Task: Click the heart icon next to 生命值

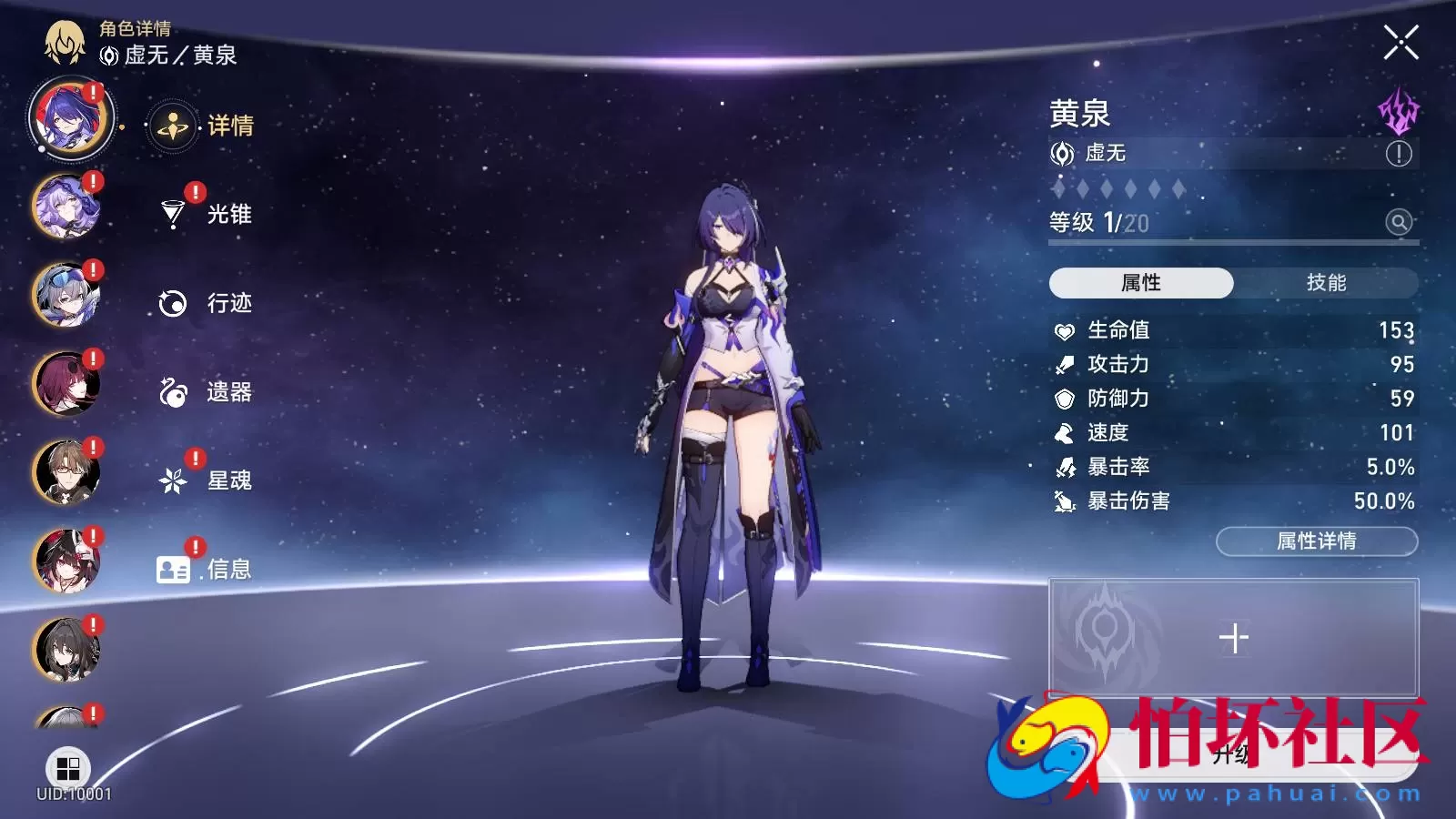Action: pyautogui.click(x=1063, y=331)
